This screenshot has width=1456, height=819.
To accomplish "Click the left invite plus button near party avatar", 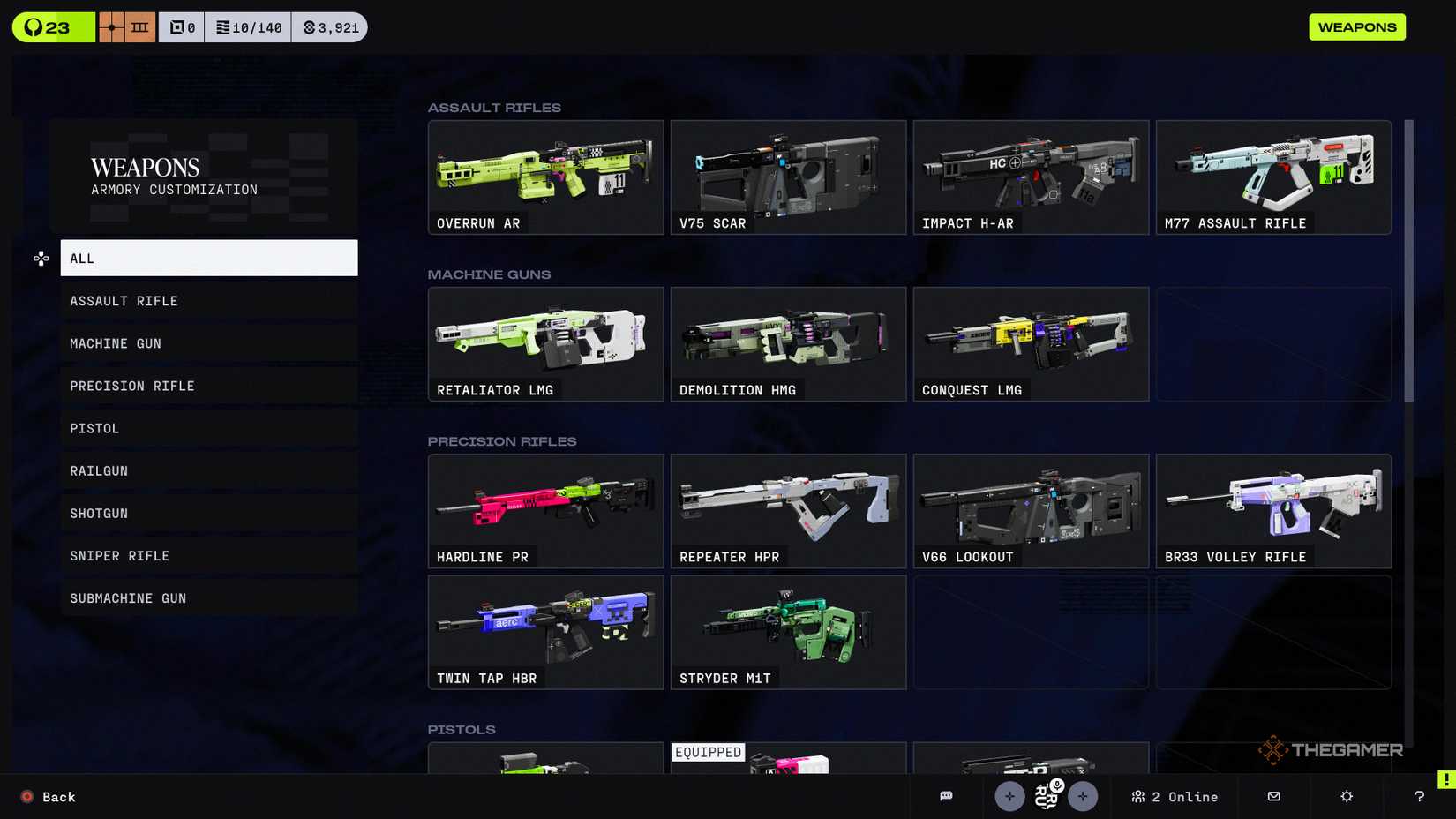I will point(1009,796).
